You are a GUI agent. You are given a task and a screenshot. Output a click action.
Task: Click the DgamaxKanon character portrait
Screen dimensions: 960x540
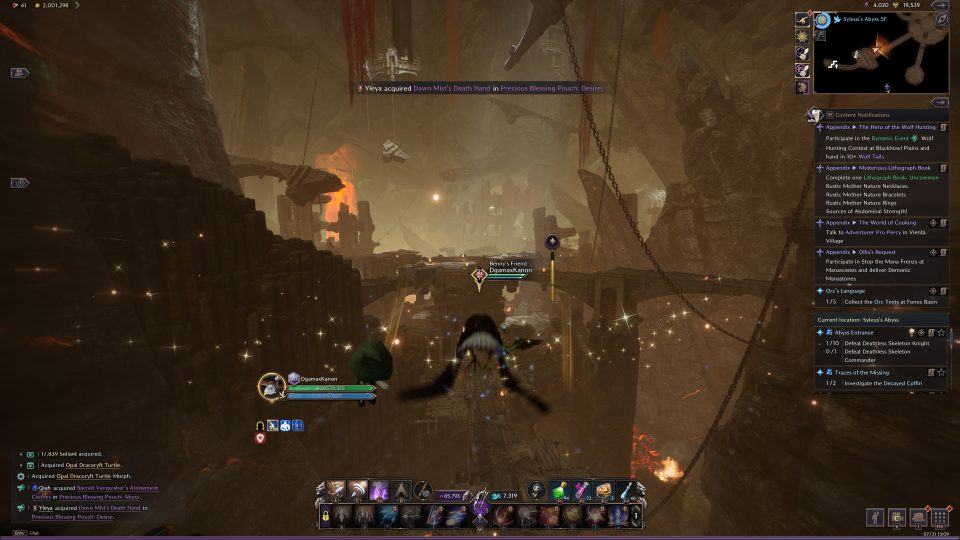(272, 386)
